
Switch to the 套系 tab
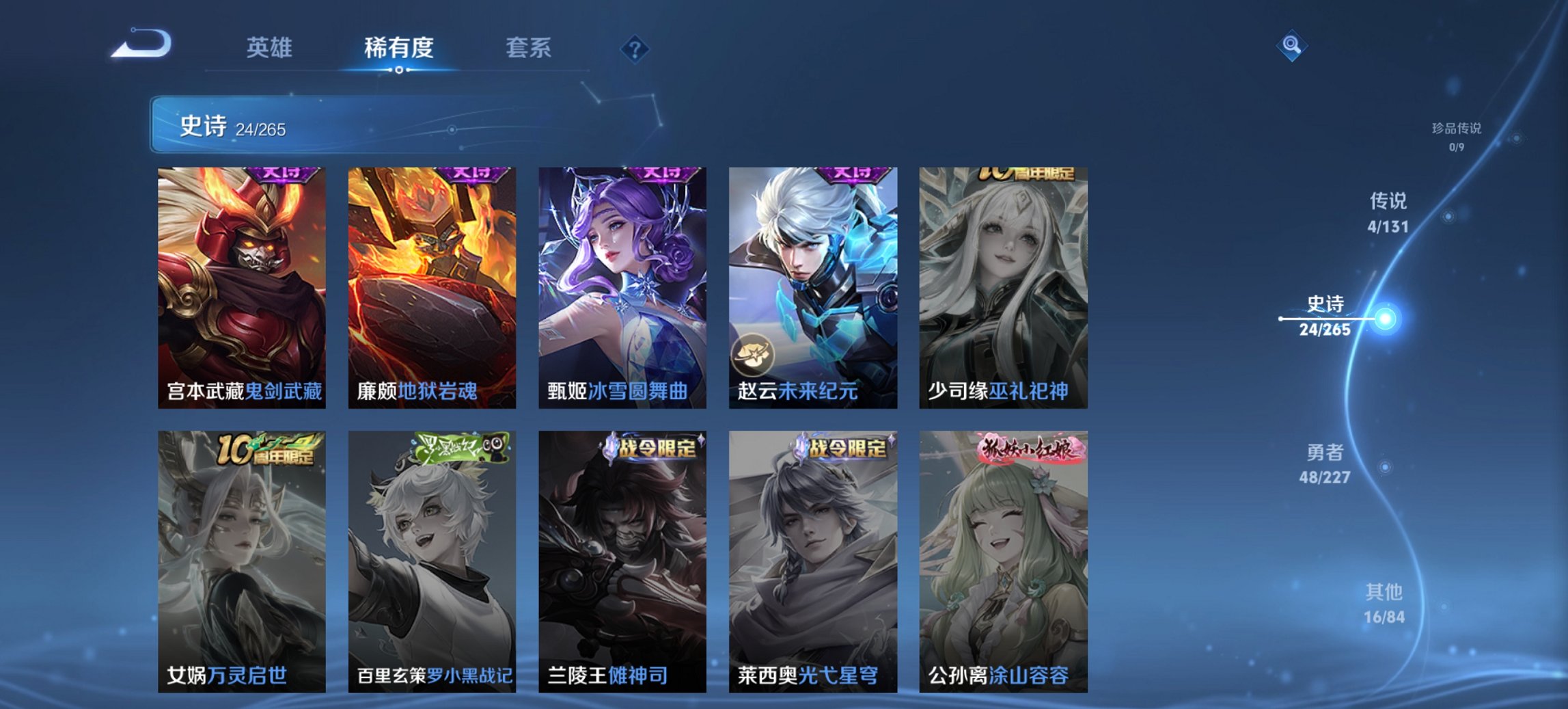click(529, 48)
